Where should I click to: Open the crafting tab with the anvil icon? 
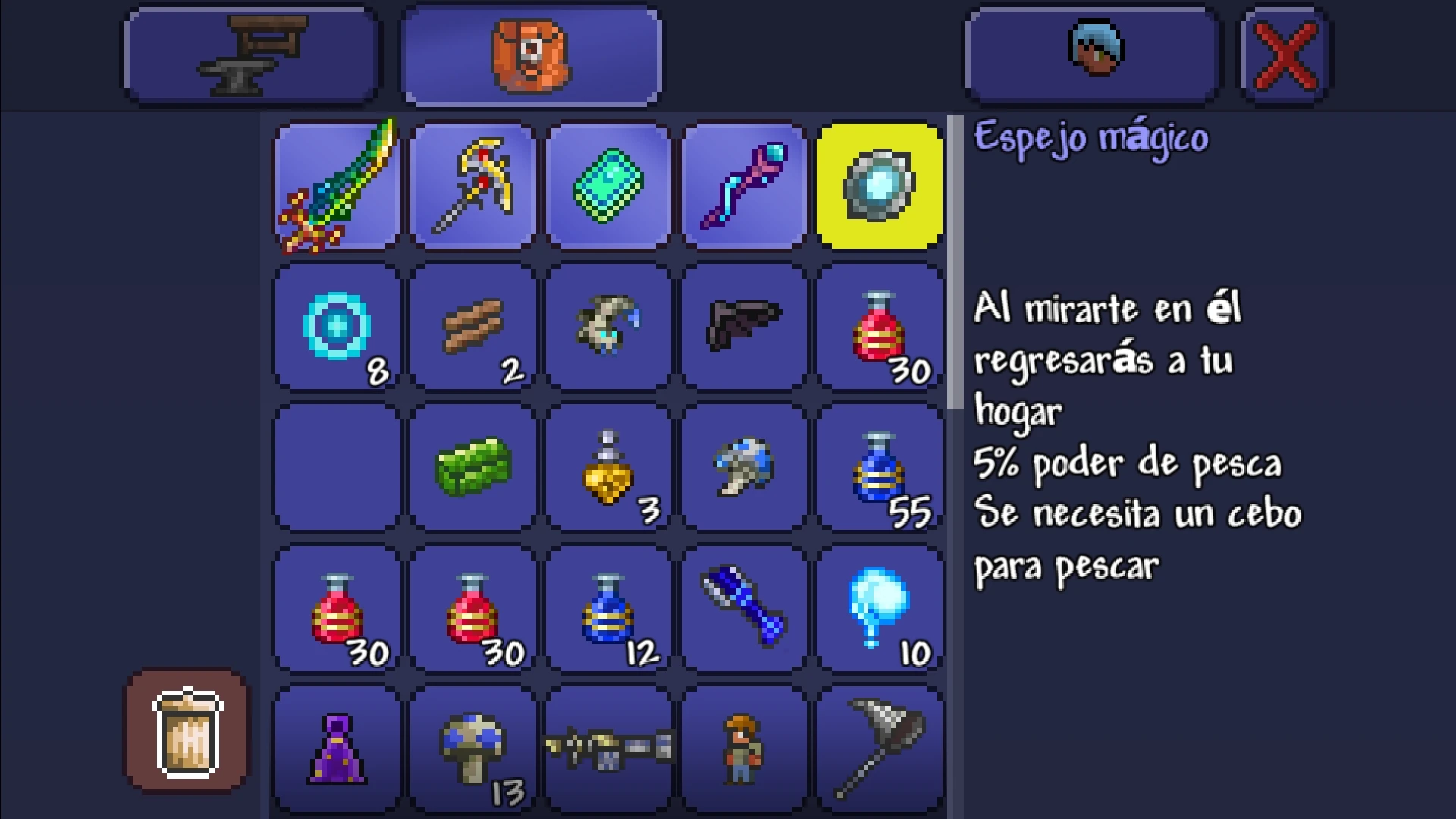tap(250, 53)
